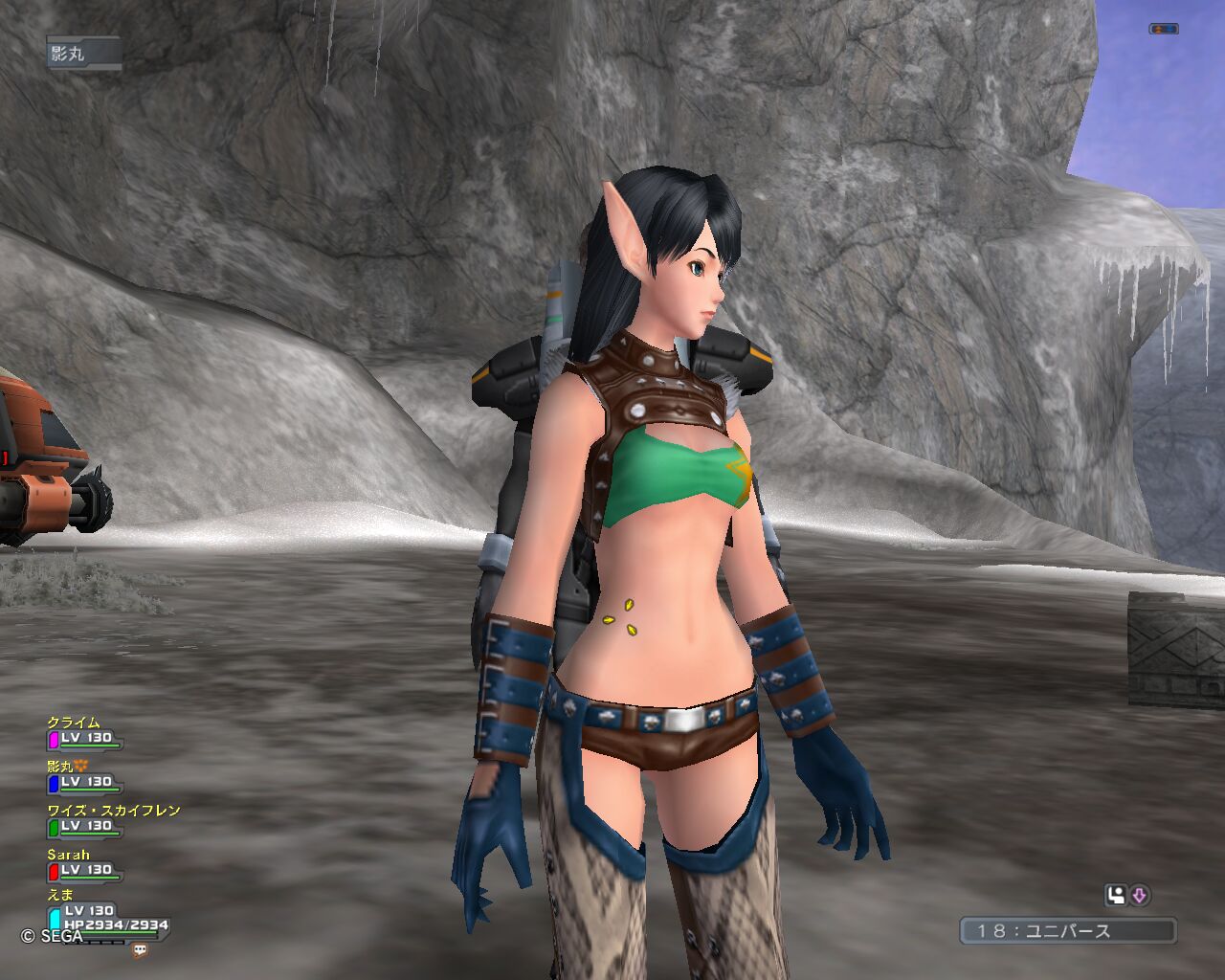The image size is (1225, 980).
Task: Open the chat speech bubble icon
Action: coord(141,950)
